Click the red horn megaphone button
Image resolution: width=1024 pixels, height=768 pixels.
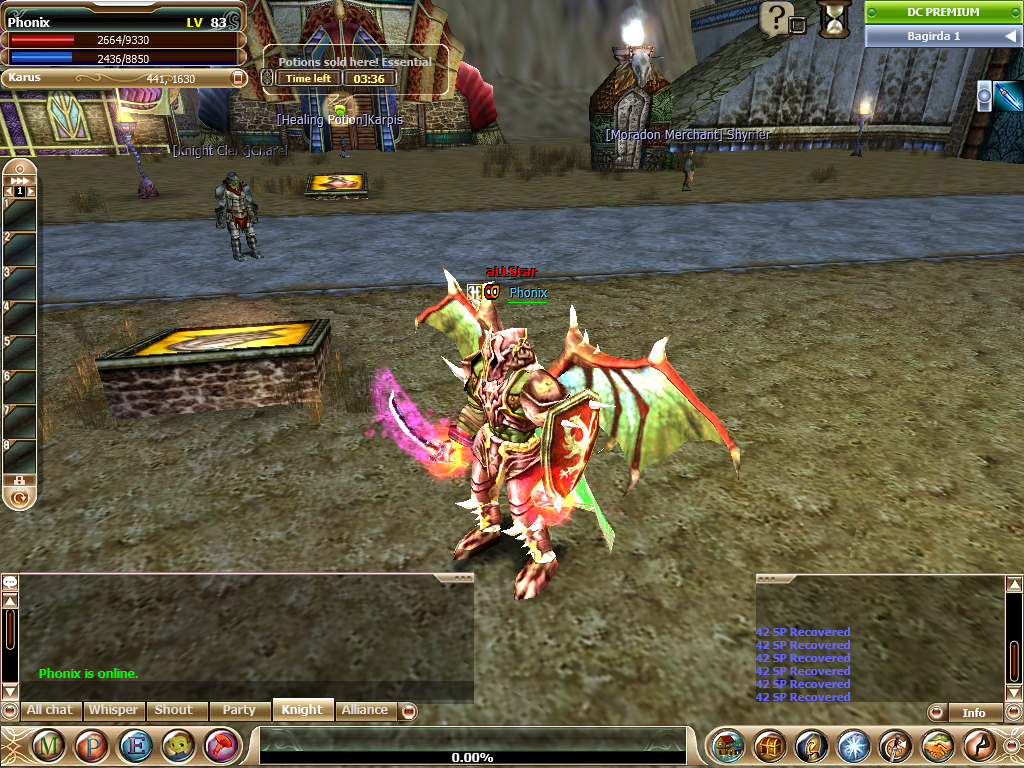[220, 745]
